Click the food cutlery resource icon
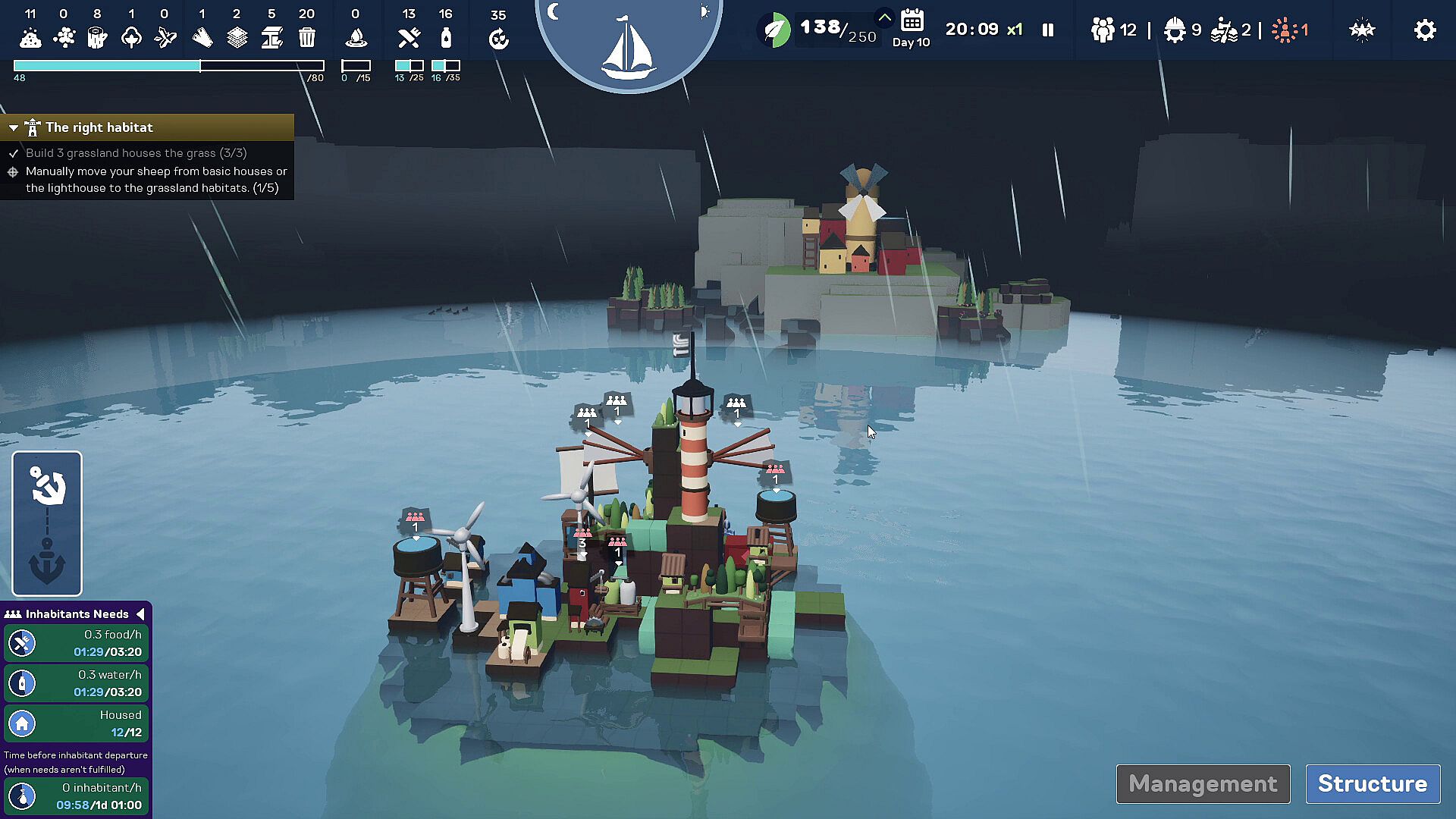This screenshot has width=1456, height=819. (409, 37)
